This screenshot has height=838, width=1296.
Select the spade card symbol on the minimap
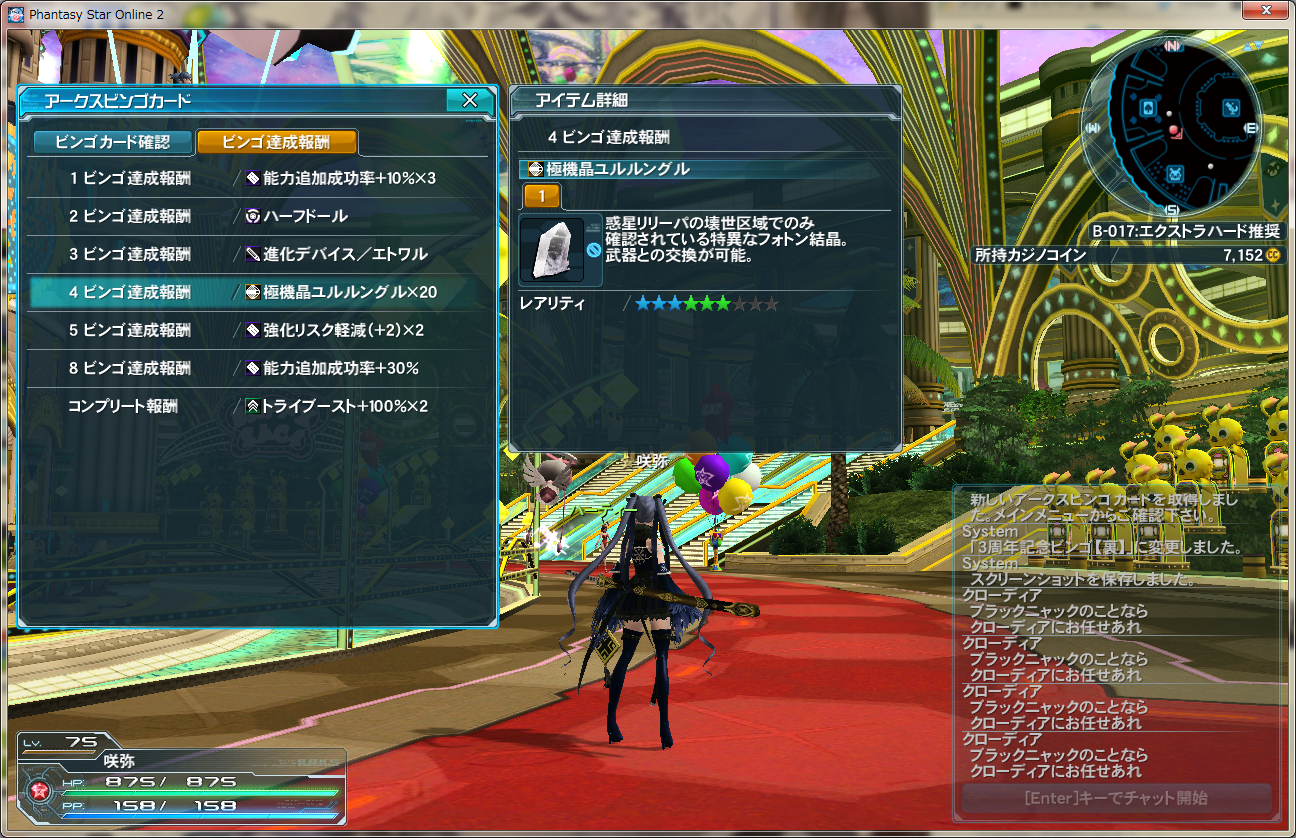click(1147, 107)
